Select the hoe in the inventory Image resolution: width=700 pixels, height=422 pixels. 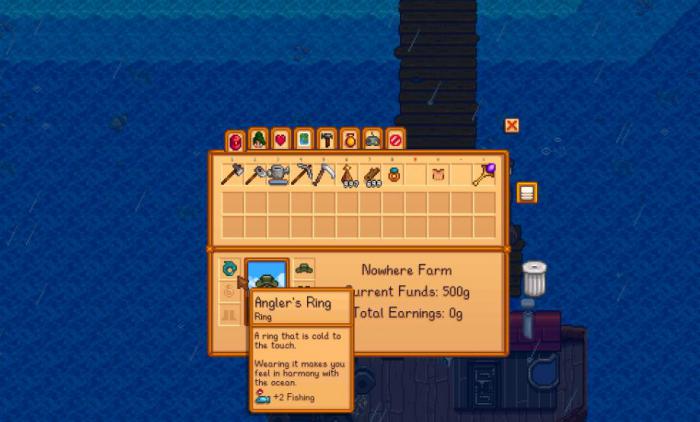(x=255, y=175)
